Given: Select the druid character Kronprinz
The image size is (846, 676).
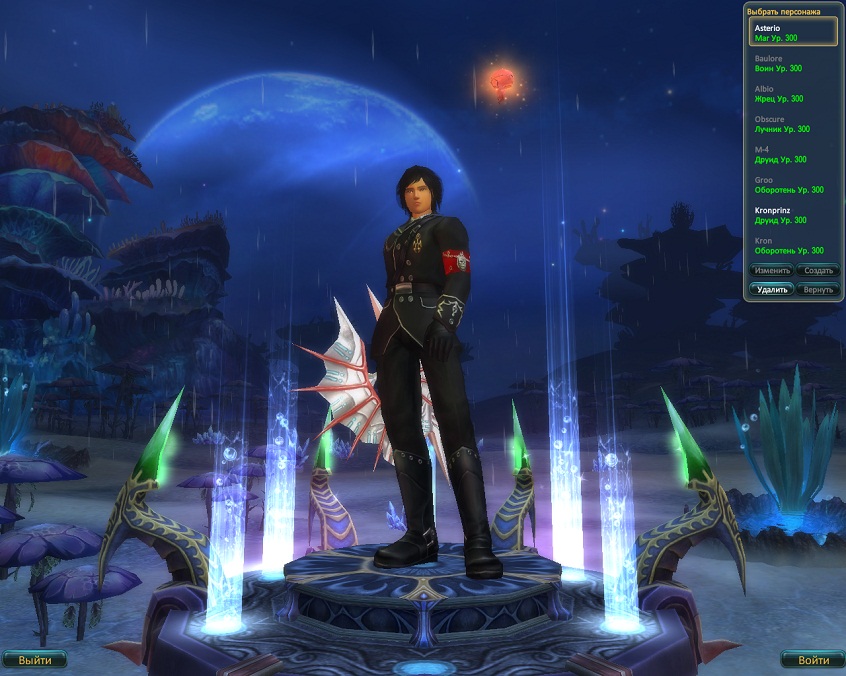Looking at the screenshot, I should pos(793,215).
